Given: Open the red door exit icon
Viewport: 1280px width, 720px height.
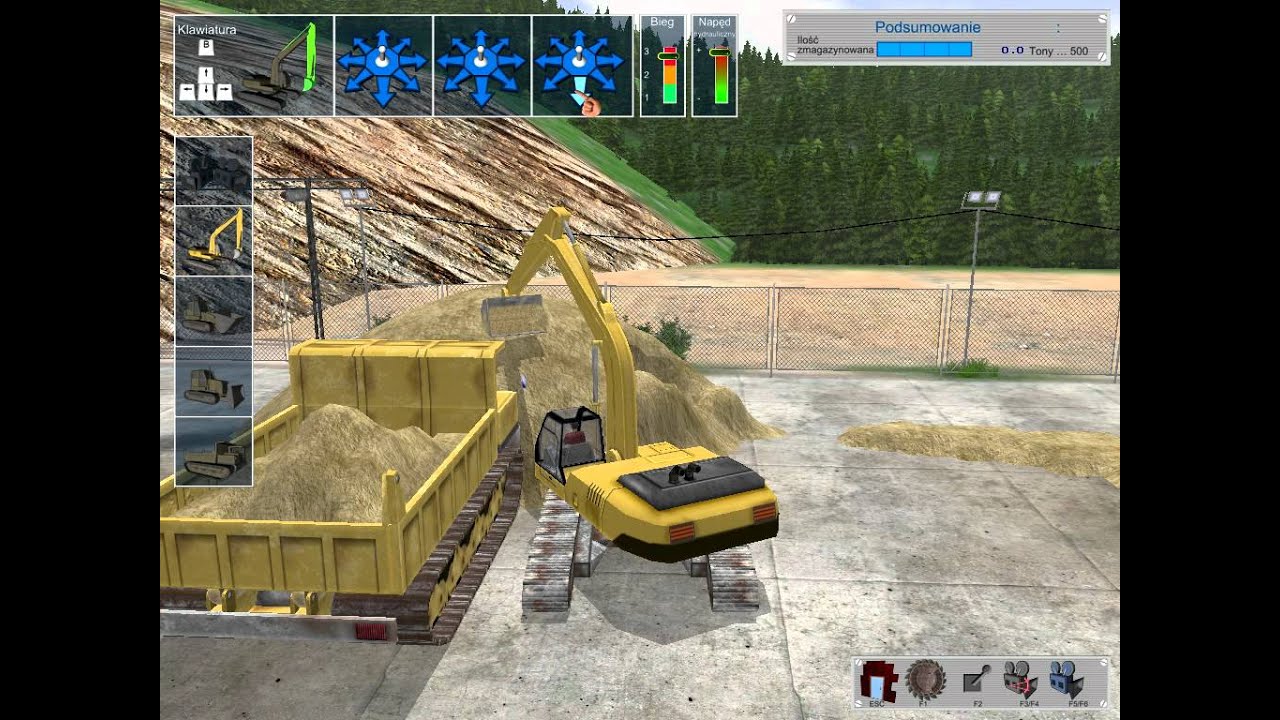Looking at the screenshot, I should 877,680.
